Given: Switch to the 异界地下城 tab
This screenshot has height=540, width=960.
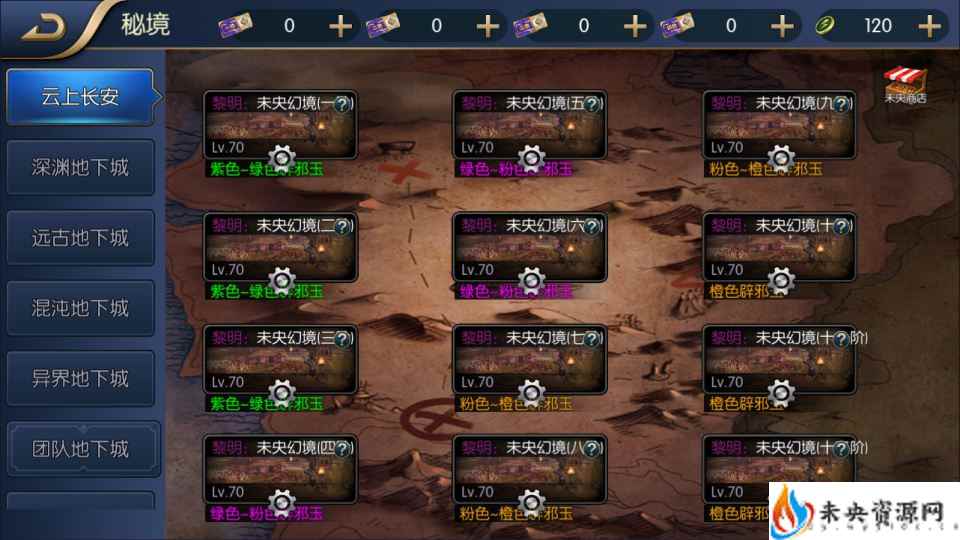Looking at the screenshot, I should [x=80, y=379].
